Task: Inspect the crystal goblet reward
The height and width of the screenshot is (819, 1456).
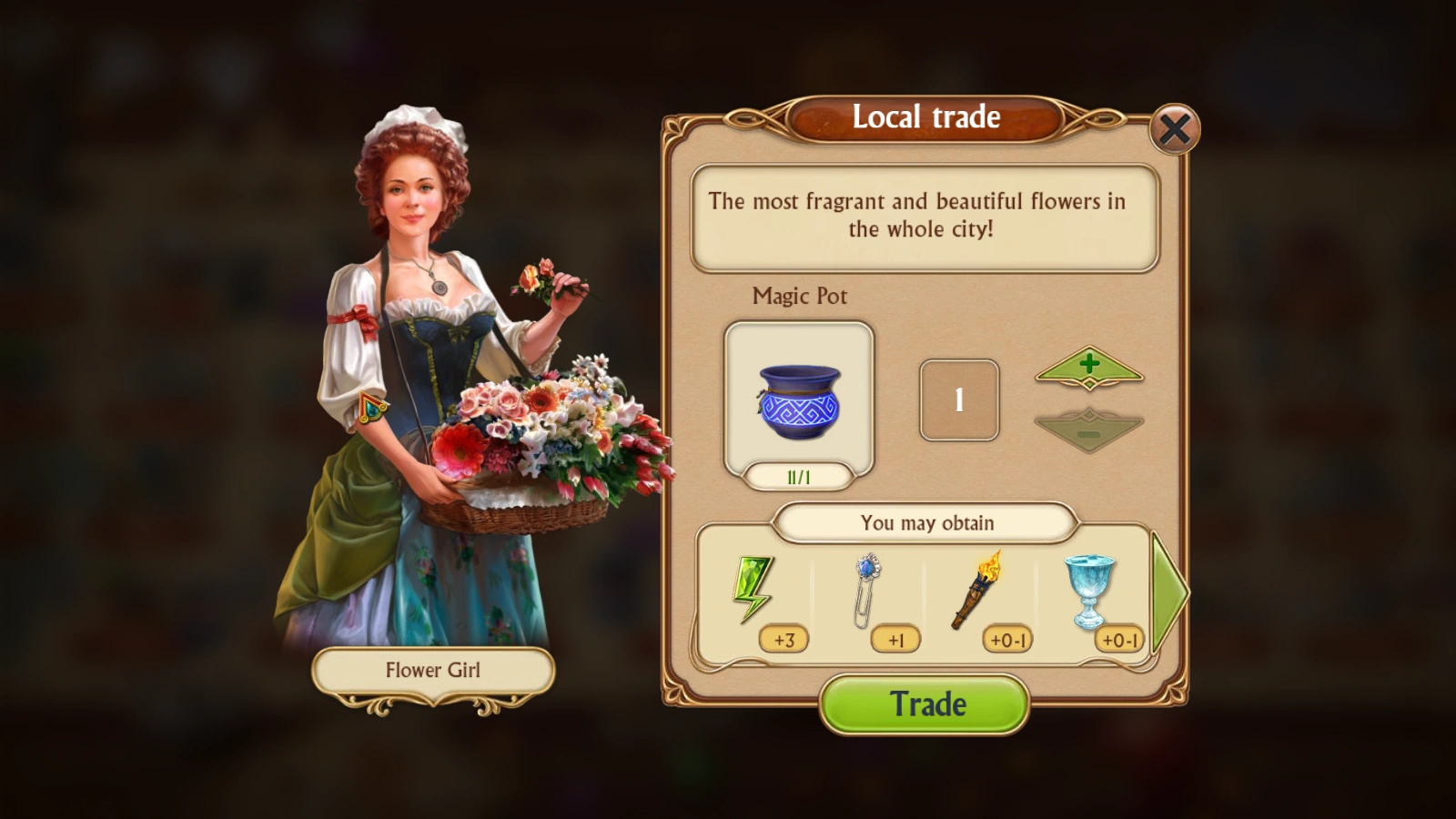Action: 1089,591
